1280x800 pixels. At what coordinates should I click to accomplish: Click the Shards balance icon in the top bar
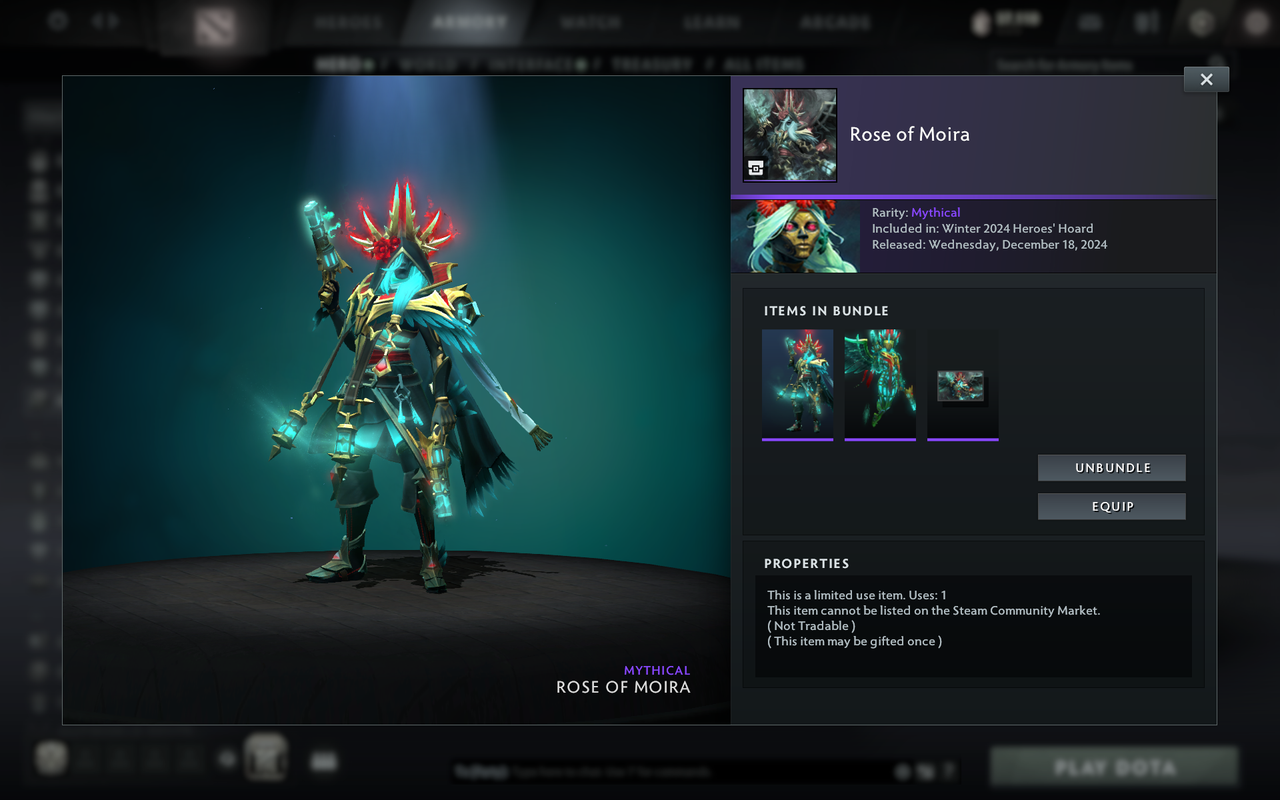click(978, 22)
